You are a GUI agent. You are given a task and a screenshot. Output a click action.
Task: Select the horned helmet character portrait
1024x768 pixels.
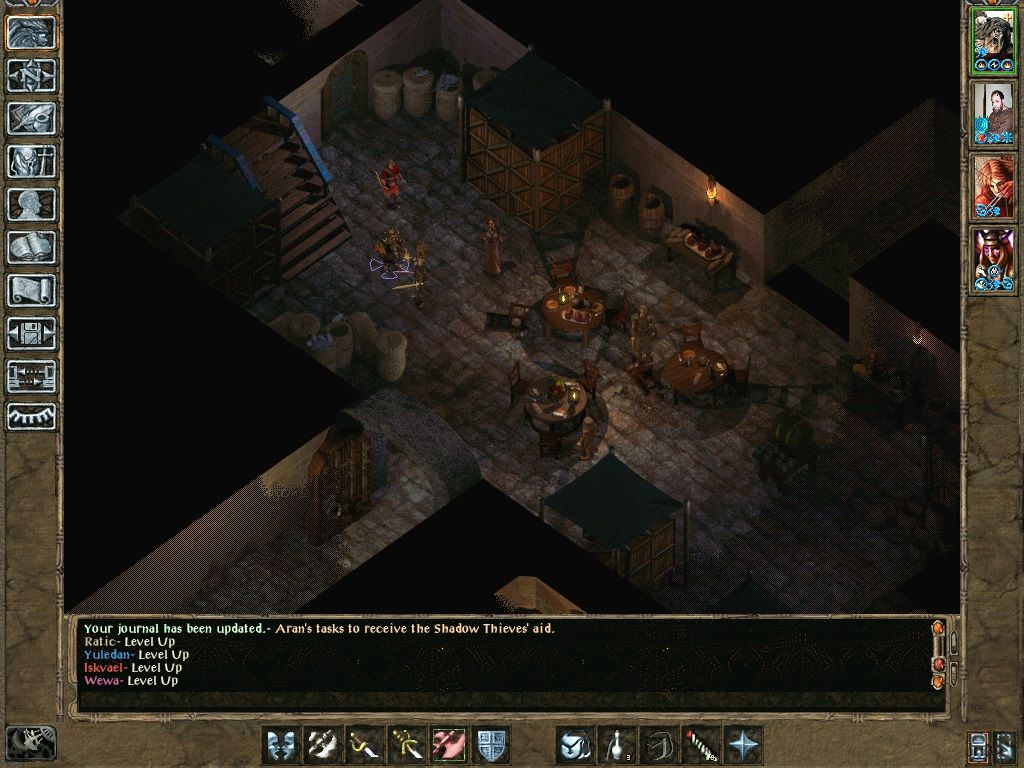pyautogui.click(x=993, y=260)
